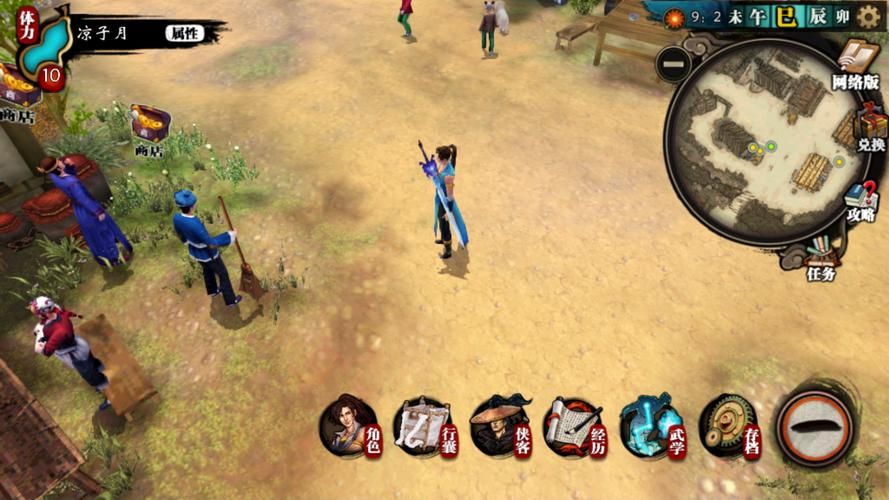Screen dimensions: 889x500
Task: Show the 攻略 strategy guide
Action: pos(859,200)
